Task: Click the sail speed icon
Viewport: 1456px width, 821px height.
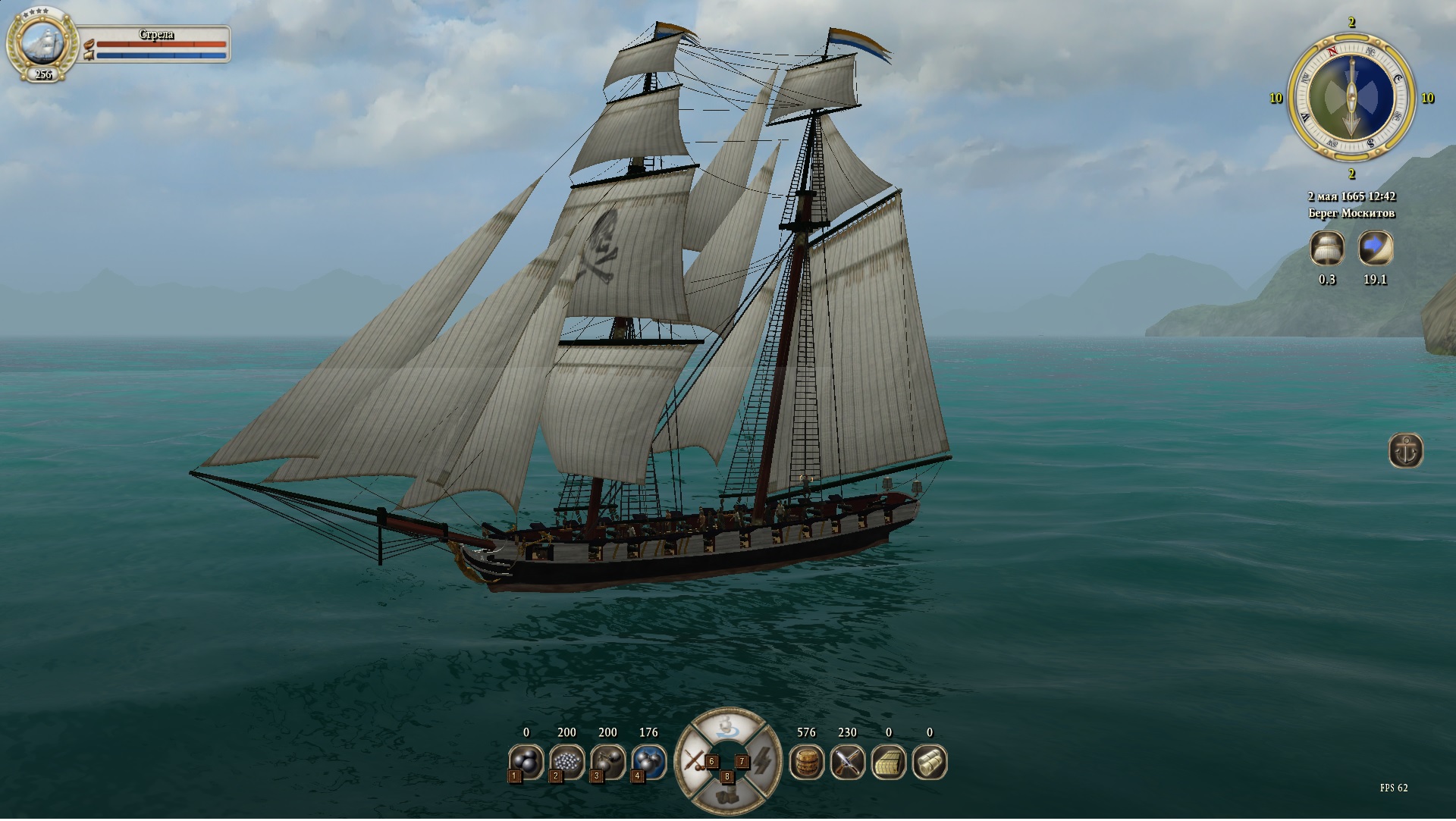Action: pos(1327,248)
